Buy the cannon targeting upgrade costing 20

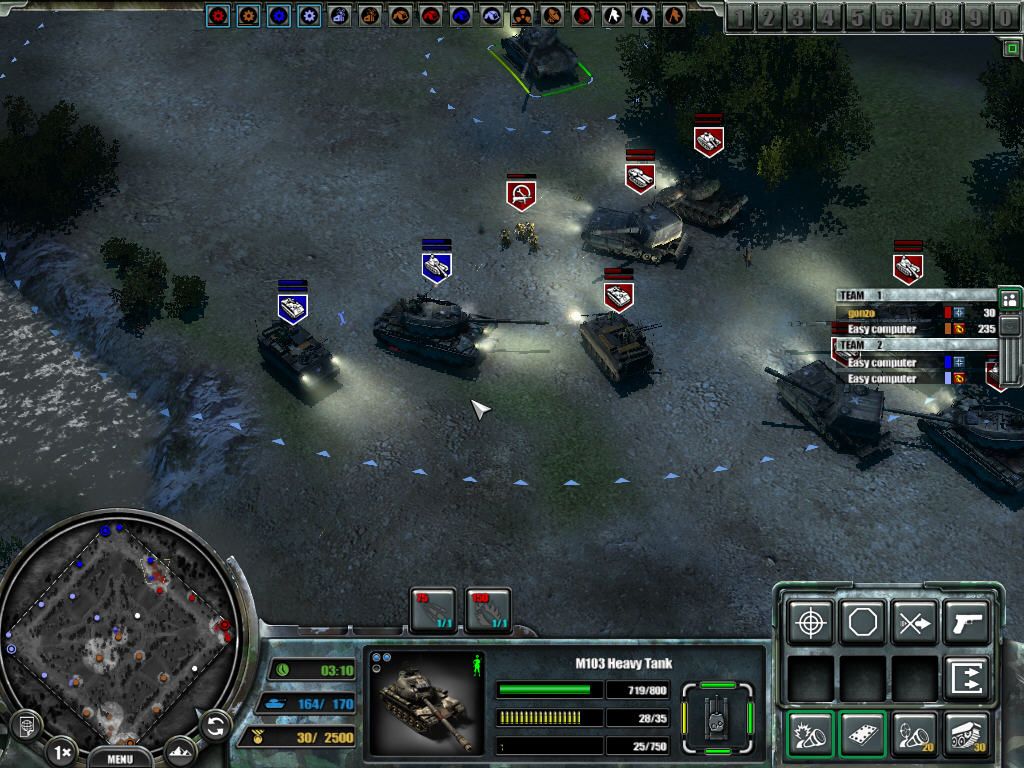(914, 733)
